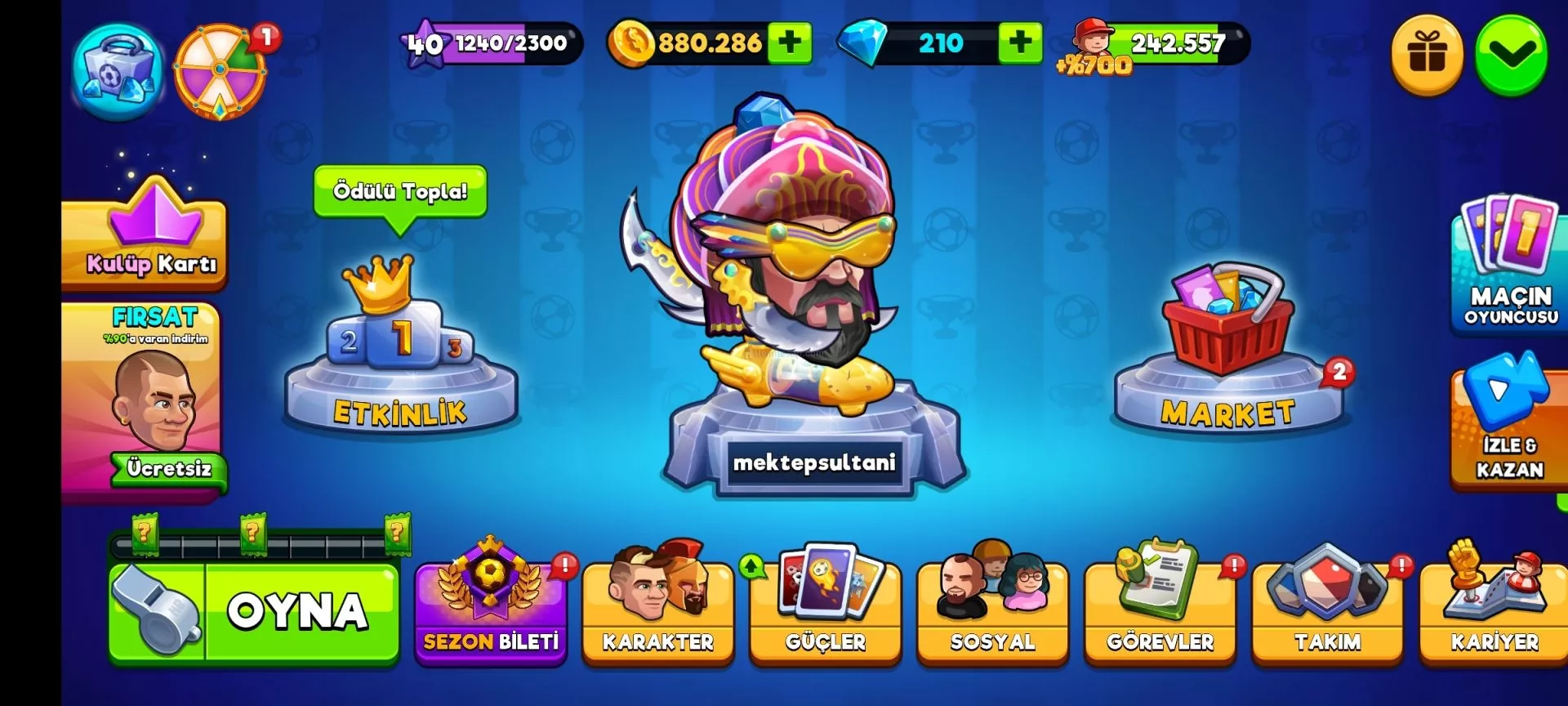Buy diamonds with the gem plus button
This screenshot has width=1568, height=706.
point(1020,42)
